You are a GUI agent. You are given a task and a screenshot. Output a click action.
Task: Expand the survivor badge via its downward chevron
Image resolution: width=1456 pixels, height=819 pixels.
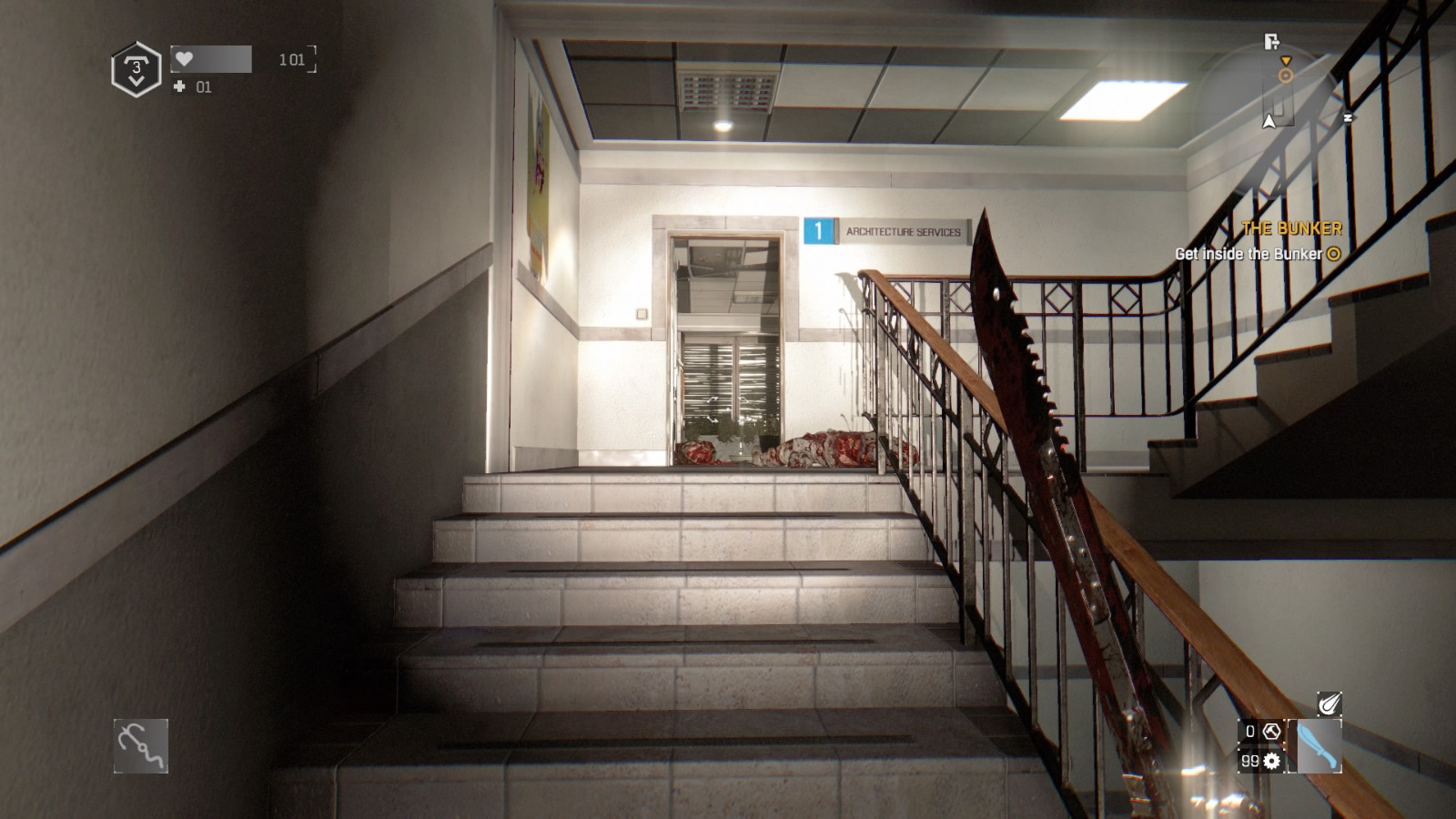135,80
